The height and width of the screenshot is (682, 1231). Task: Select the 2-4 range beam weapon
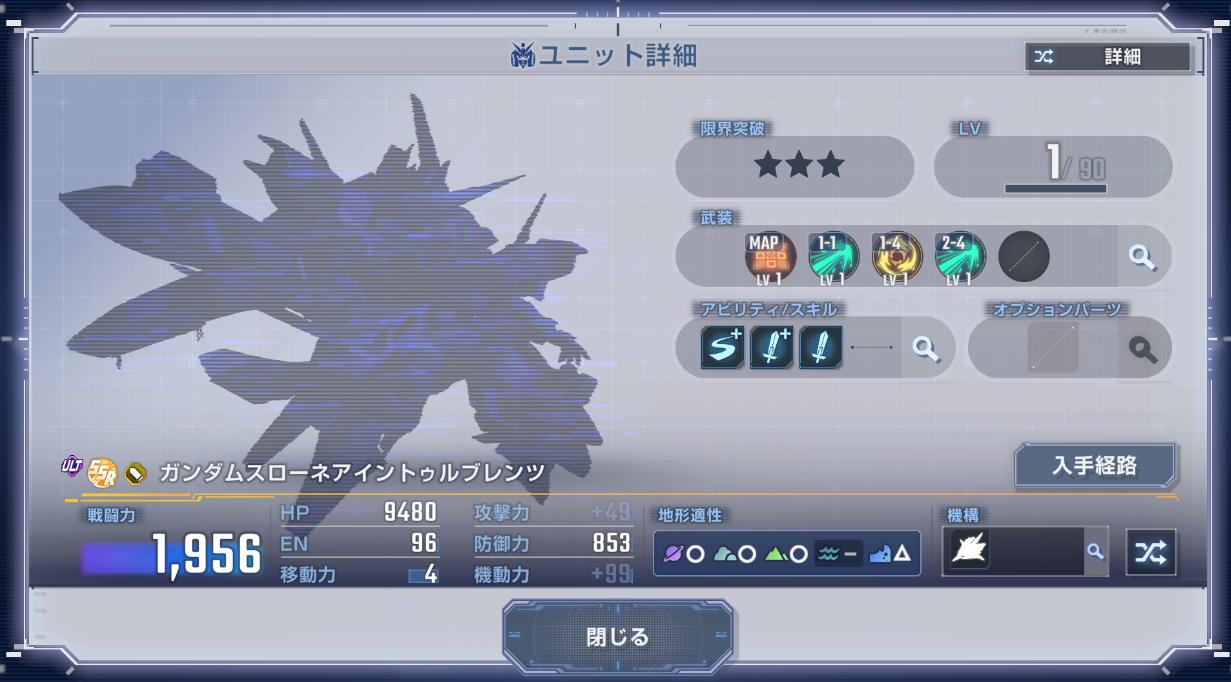[960, 258]
